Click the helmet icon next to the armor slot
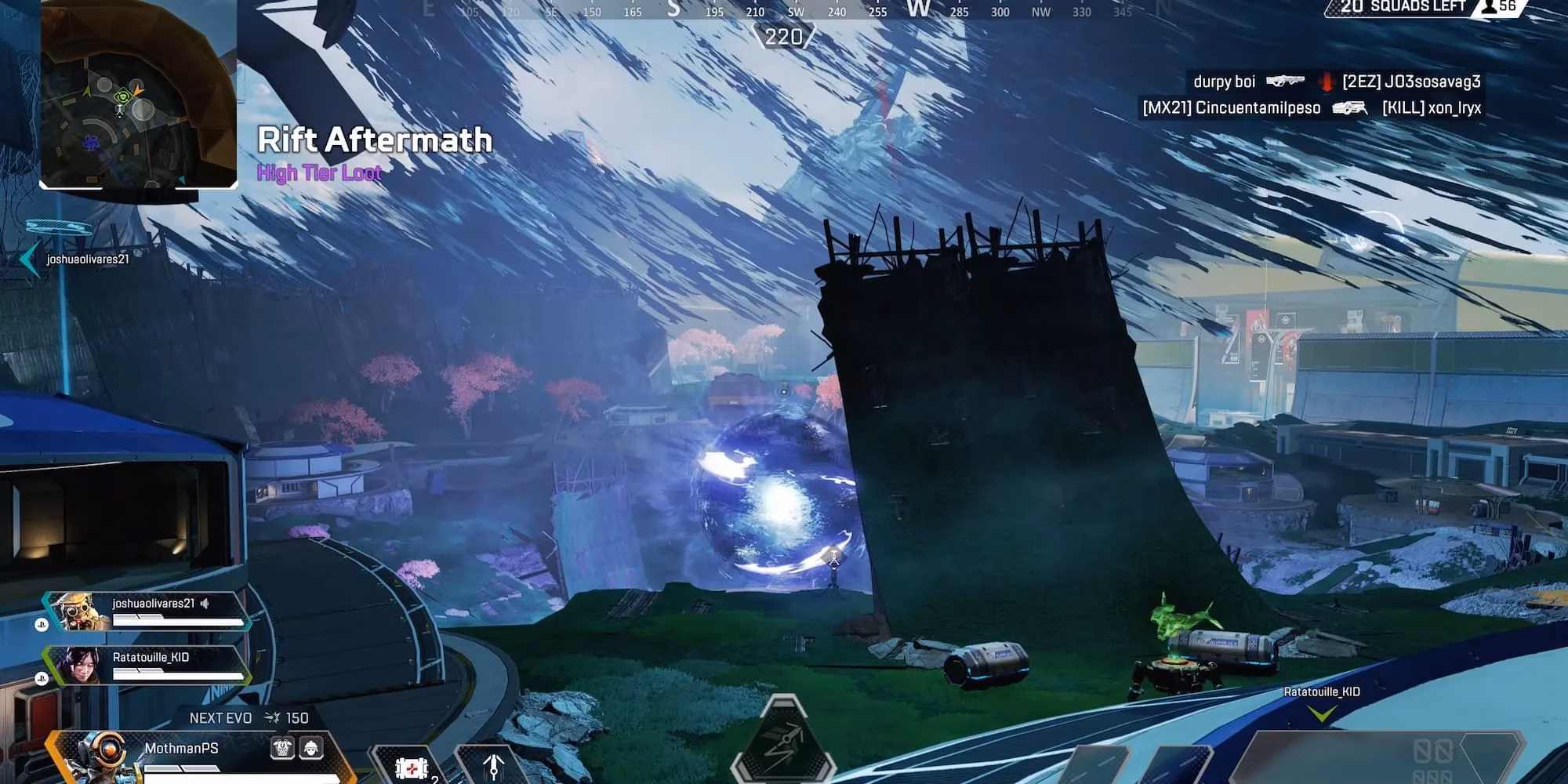Screen dimensions: 1568x784 (x=311, y=748)
